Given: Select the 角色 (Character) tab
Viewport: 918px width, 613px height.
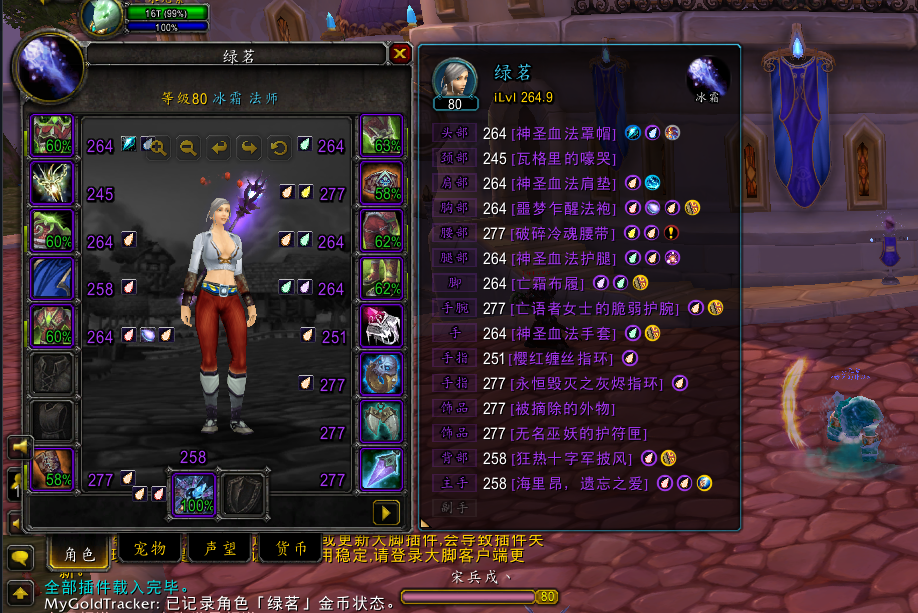Looking at the screenshot, I should coord(80,550).
